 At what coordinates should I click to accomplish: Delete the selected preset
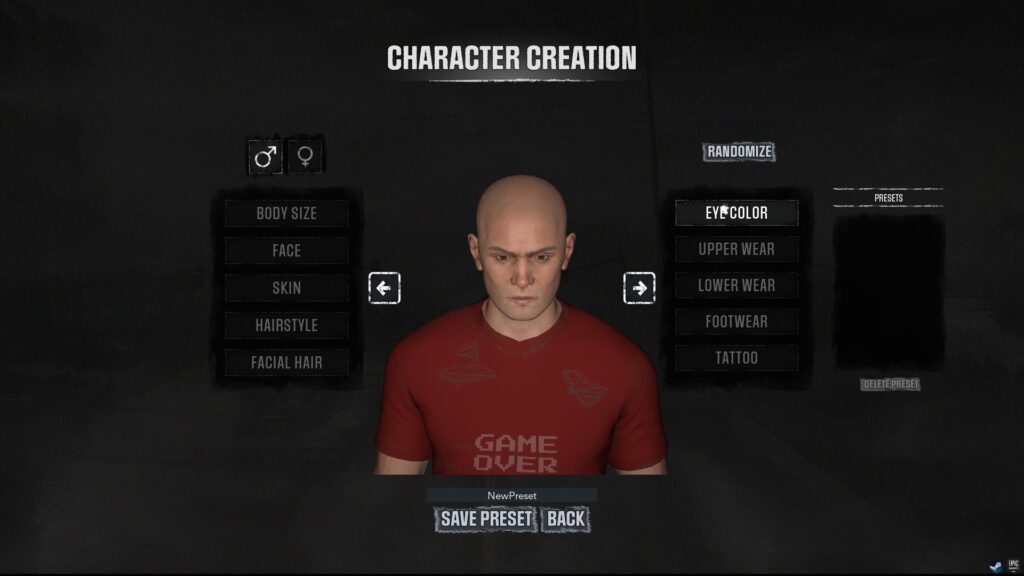click(x=890, y=385)
